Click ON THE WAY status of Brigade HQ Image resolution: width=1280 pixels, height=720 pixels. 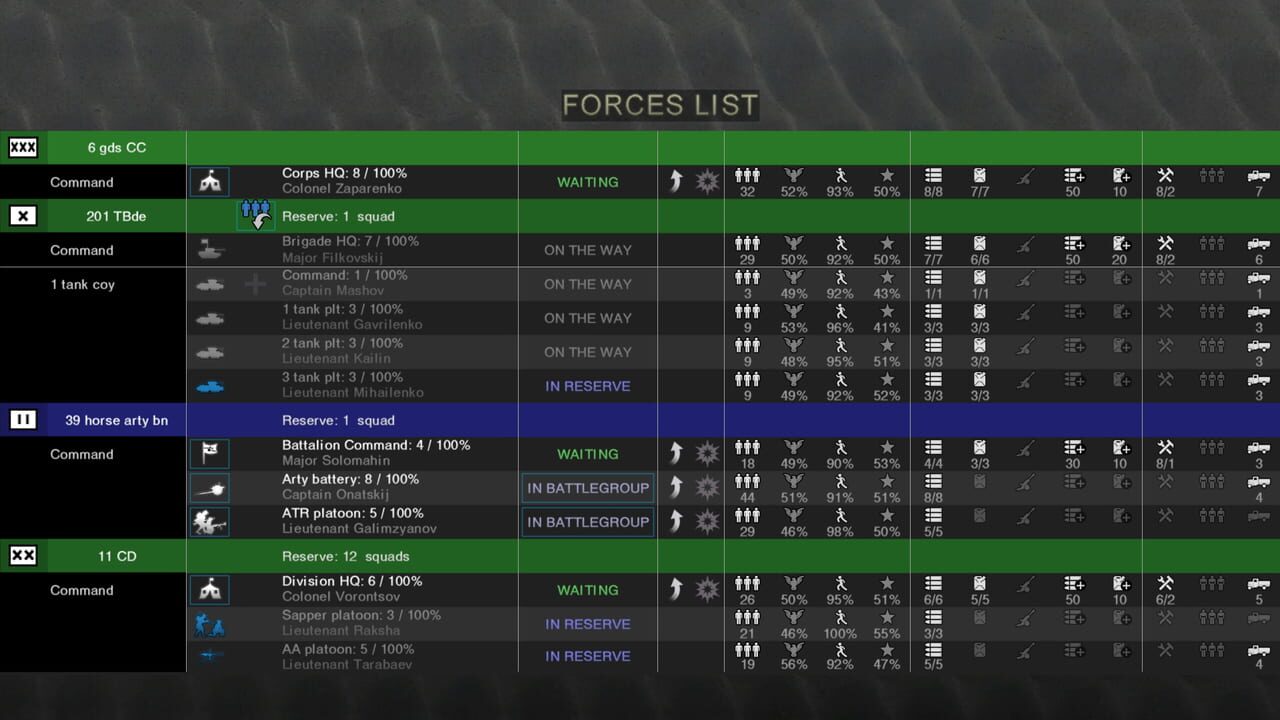click(587, 249)
